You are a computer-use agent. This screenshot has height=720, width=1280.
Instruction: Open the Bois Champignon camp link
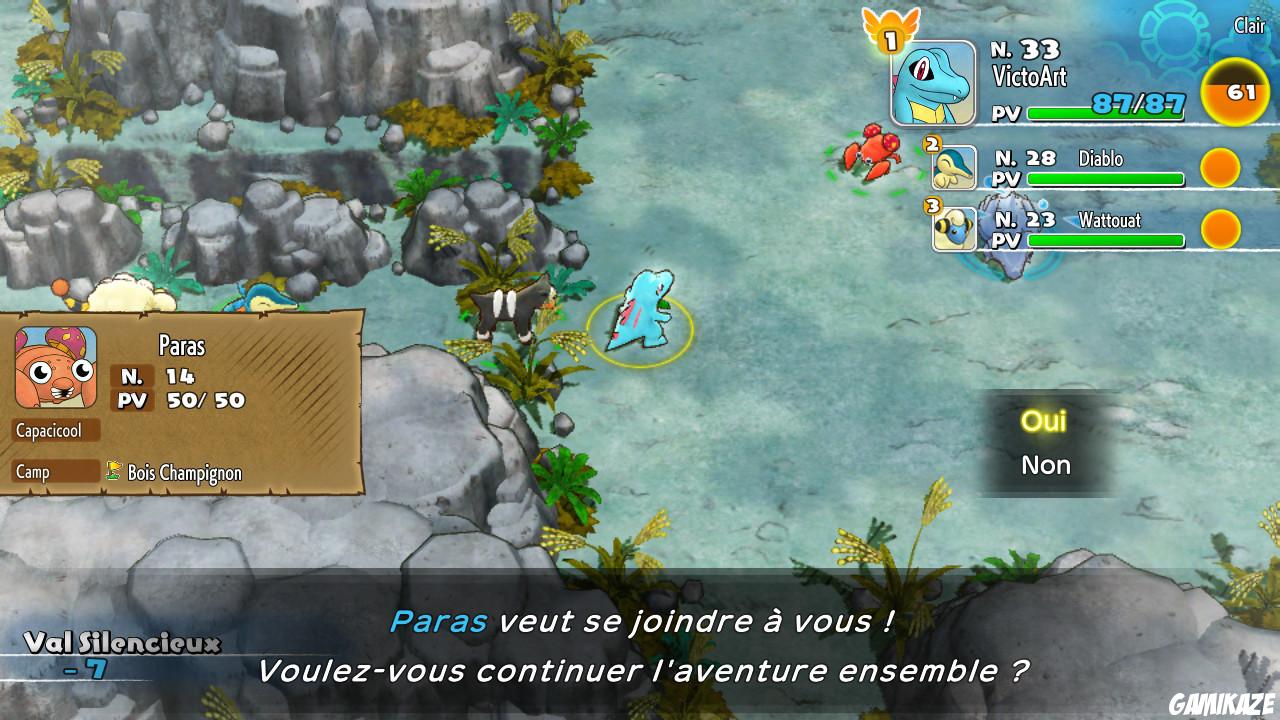(184, 473)
